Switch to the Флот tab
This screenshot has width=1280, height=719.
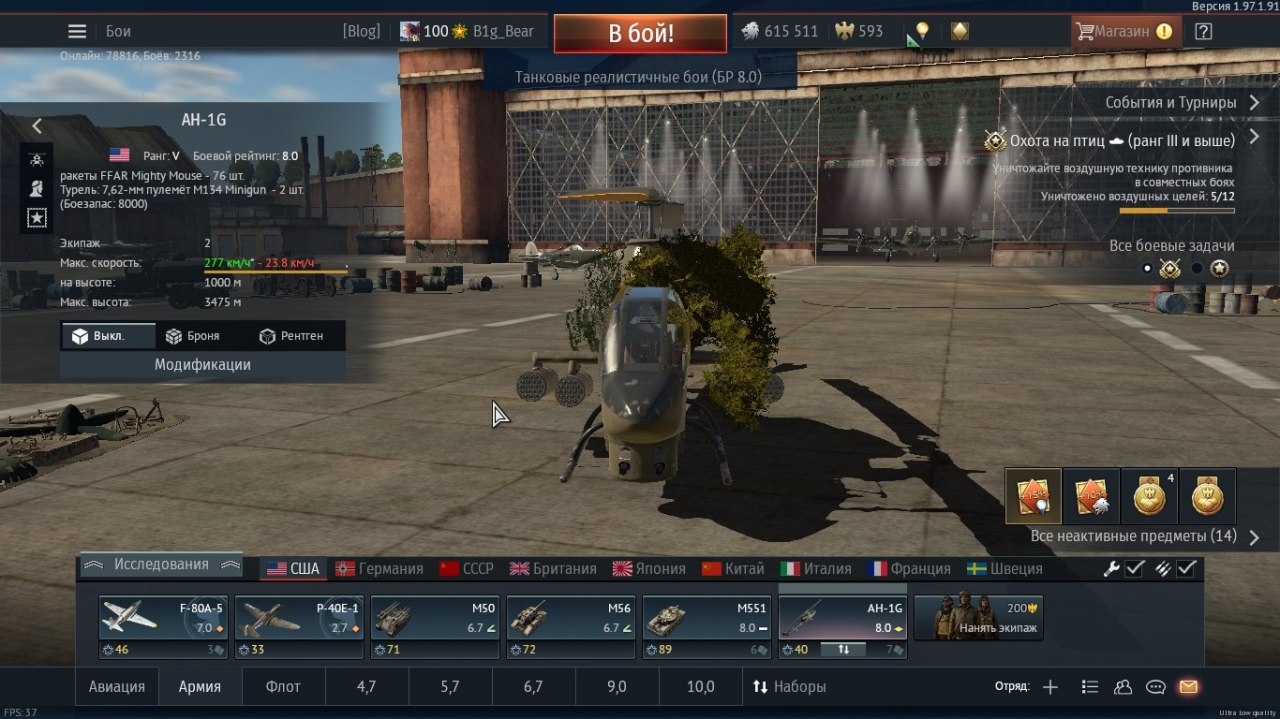(x=283, y=687)
